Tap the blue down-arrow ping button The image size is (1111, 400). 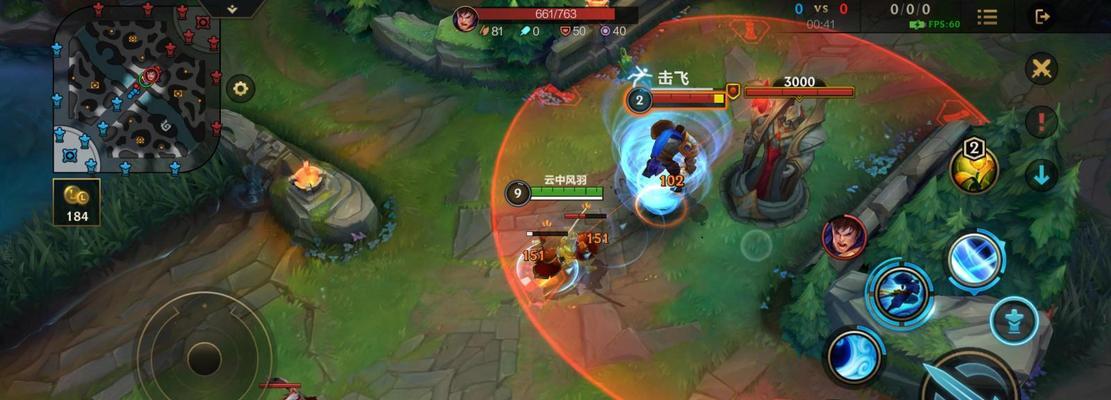click(x=1042, y=175)
